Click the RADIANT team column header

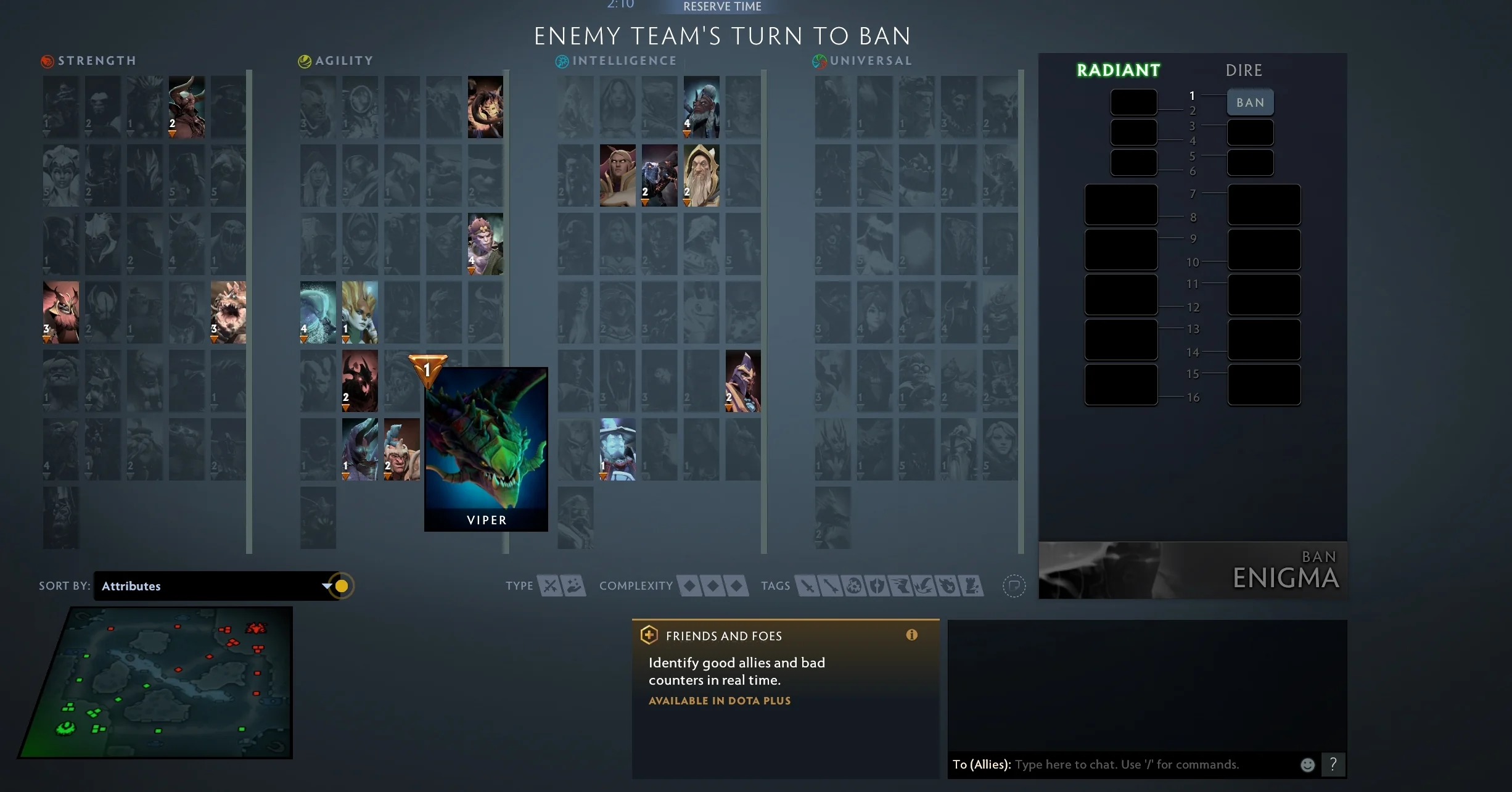[x=1118, y=70]
